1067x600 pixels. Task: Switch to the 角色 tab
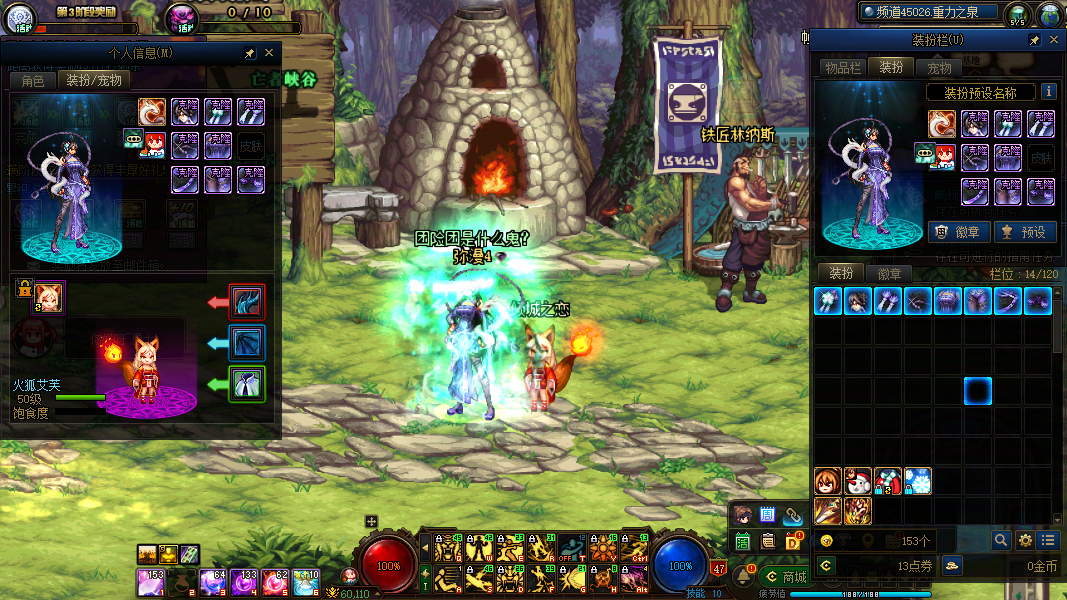33,80
